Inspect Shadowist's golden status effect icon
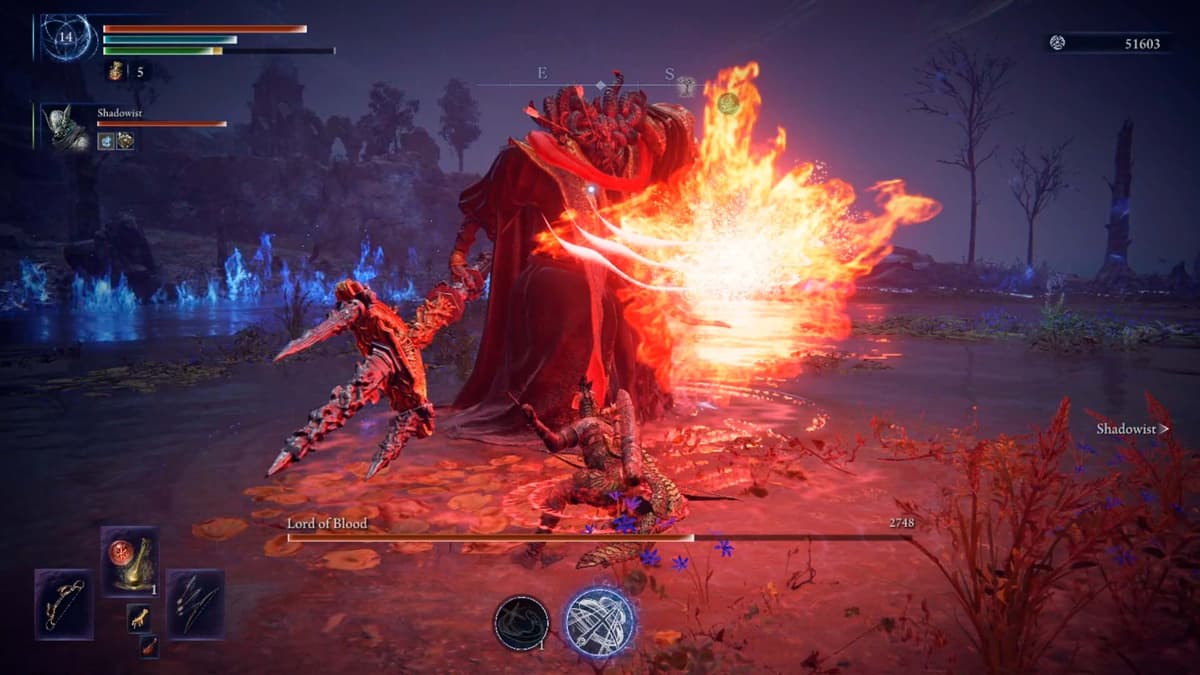The height and width of the screenshot is (675, 1200). [x=125, y=141]
